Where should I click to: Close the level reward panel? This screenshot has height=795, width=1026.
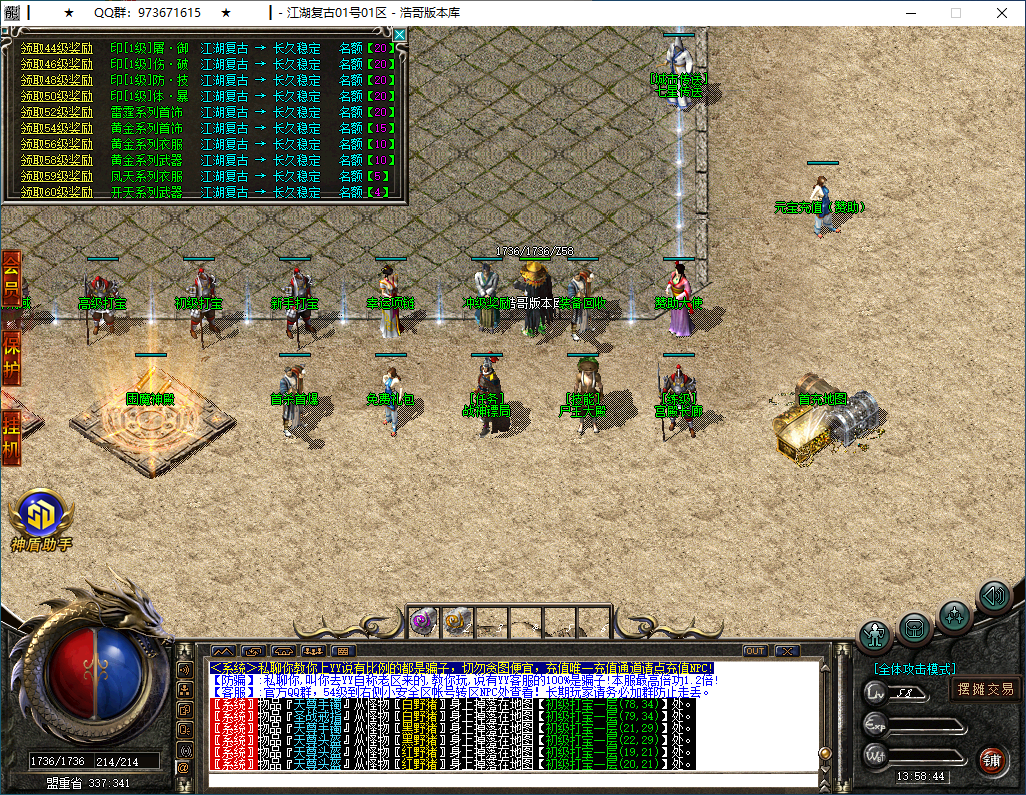pyautogui.click(x=400, y=35)
